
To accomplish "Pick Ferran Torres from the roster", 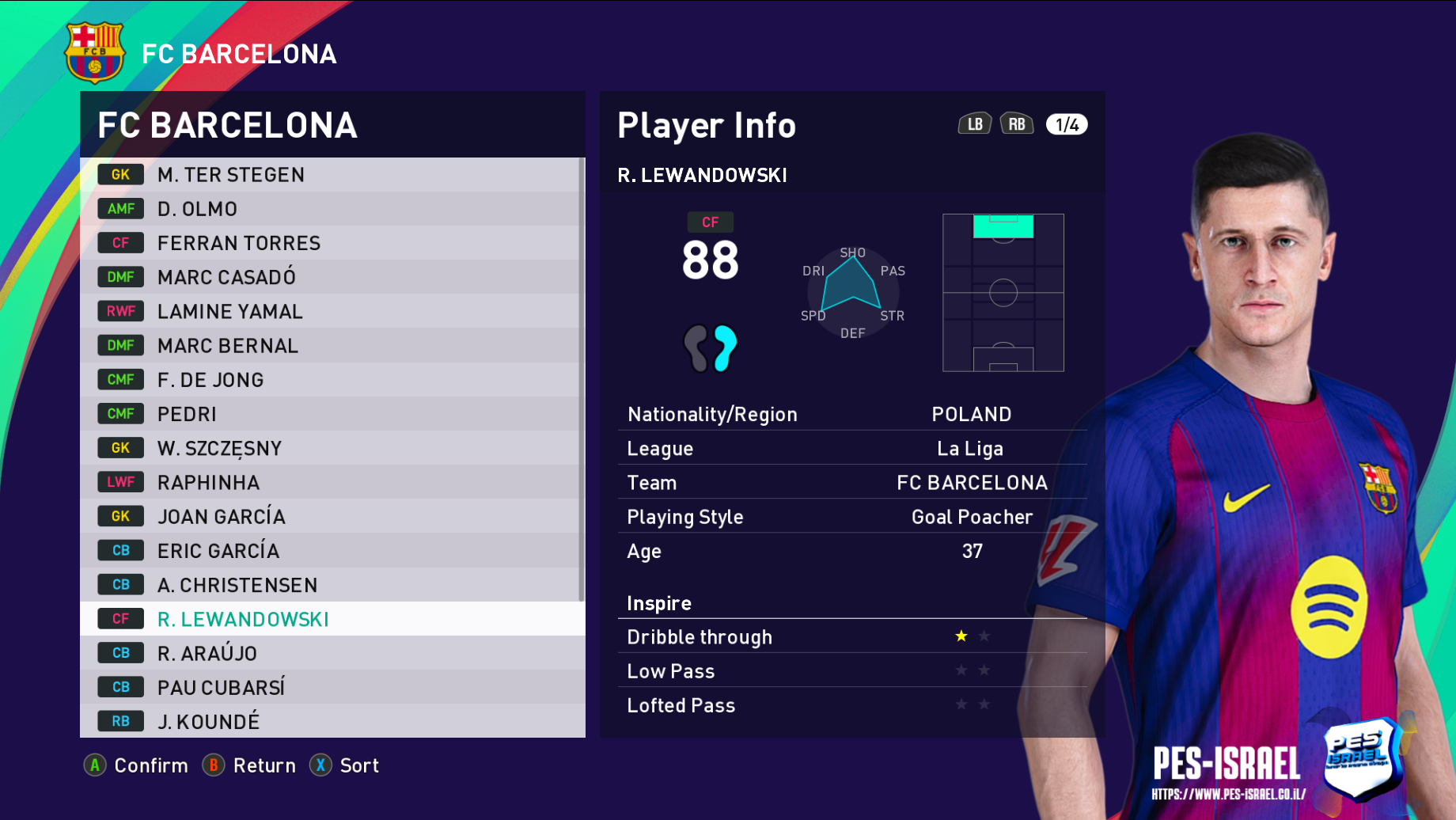I will click(x=332, y=243).
